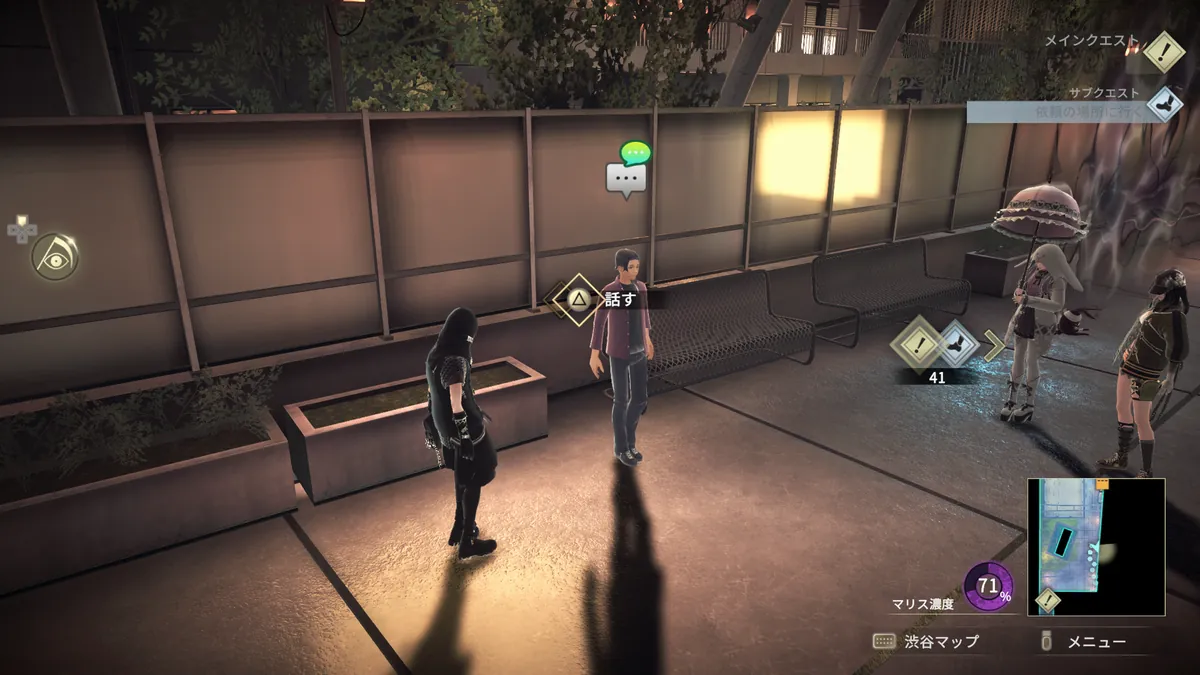The image size is (1200, 675).
Task: Click the speech bubble above the NPC
Action: click(x=627, y=177)
